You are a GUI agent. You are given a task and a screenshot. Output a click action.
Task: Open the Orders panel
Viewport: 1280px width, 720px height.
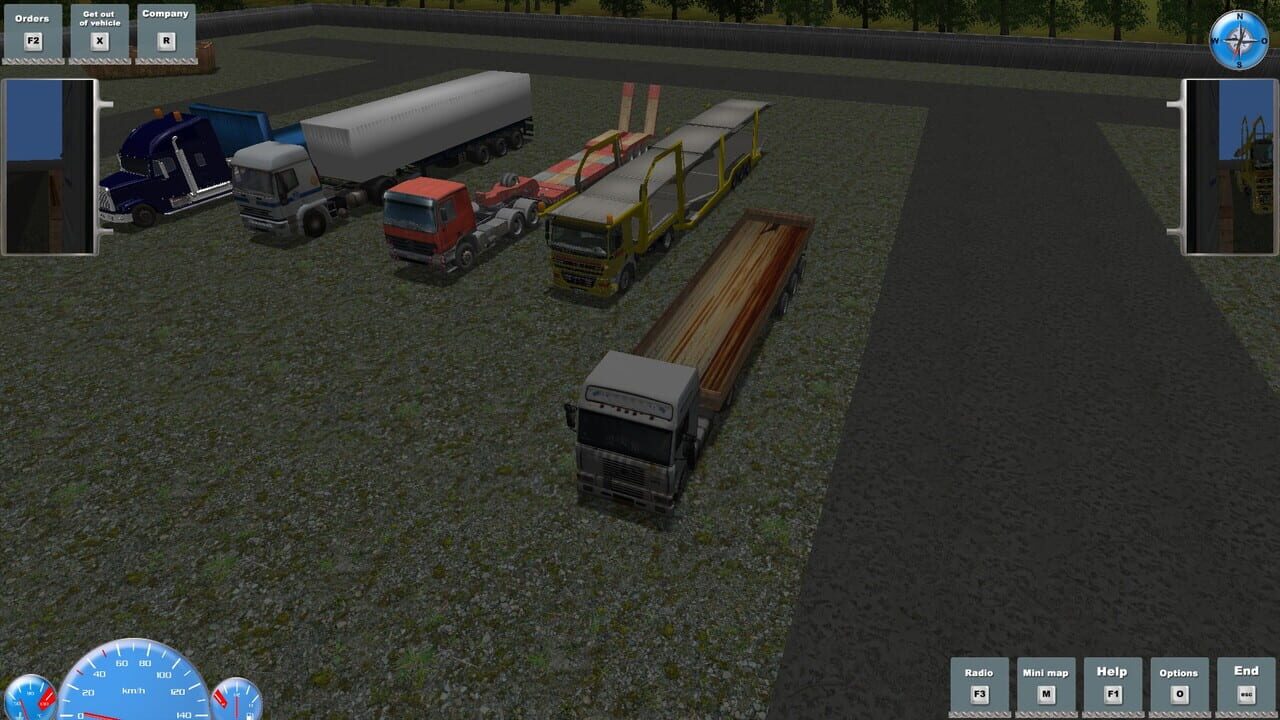click(x=32, y=18)
